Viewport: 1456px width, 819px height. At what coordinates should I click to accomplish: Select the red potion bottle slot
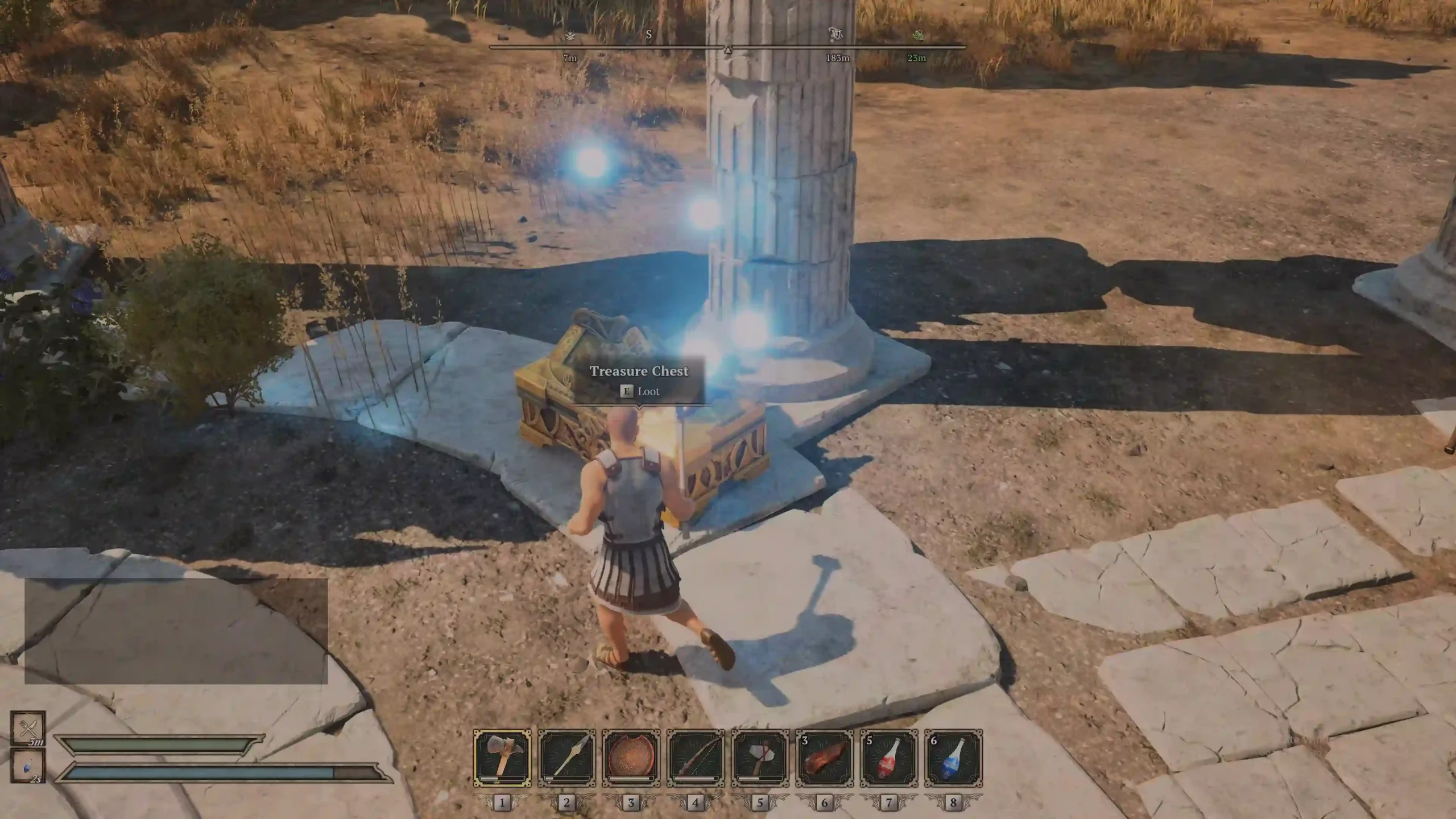[x=889, y=759]
